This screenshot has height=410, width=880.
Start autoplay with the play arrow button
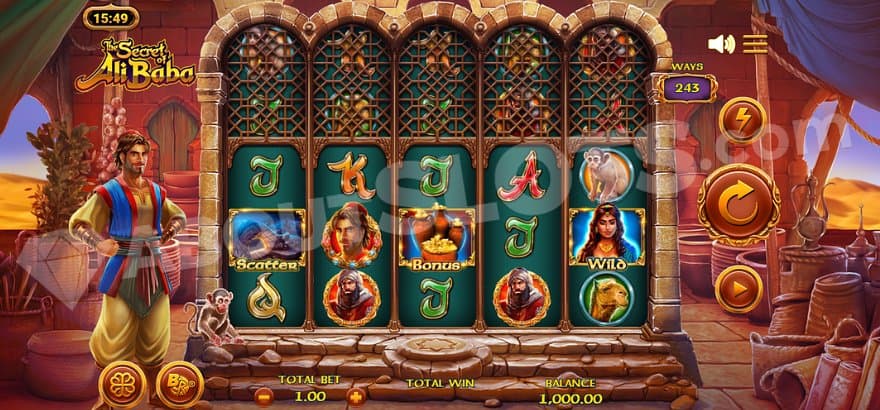click(x=740, y=288)
